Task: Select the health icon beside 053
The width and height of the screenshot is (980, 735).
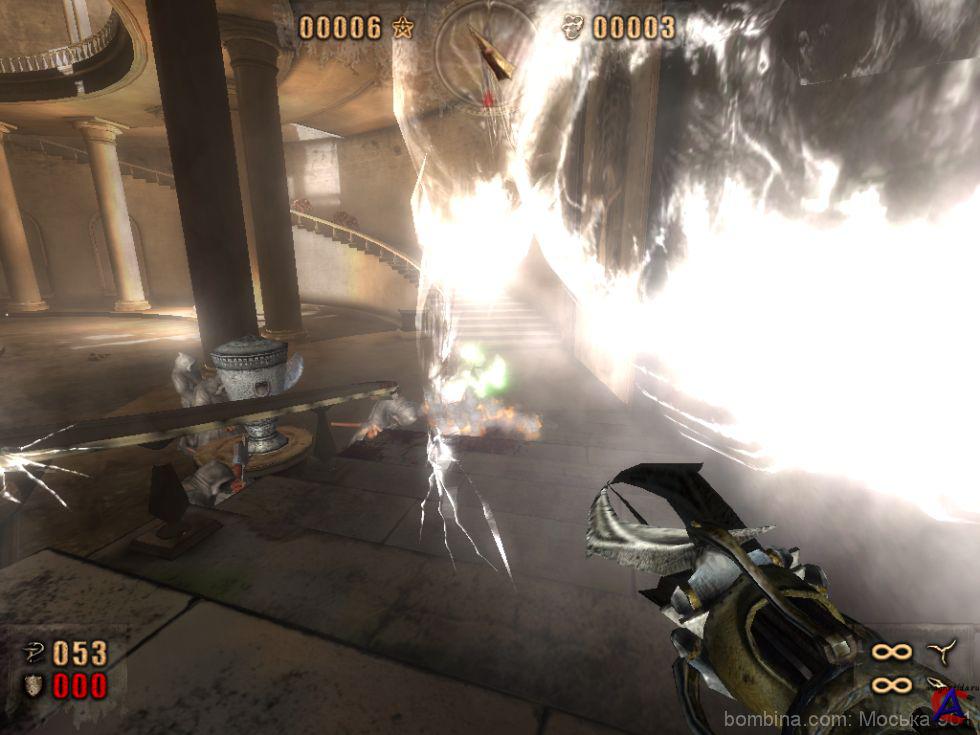Action: (33, 654)
